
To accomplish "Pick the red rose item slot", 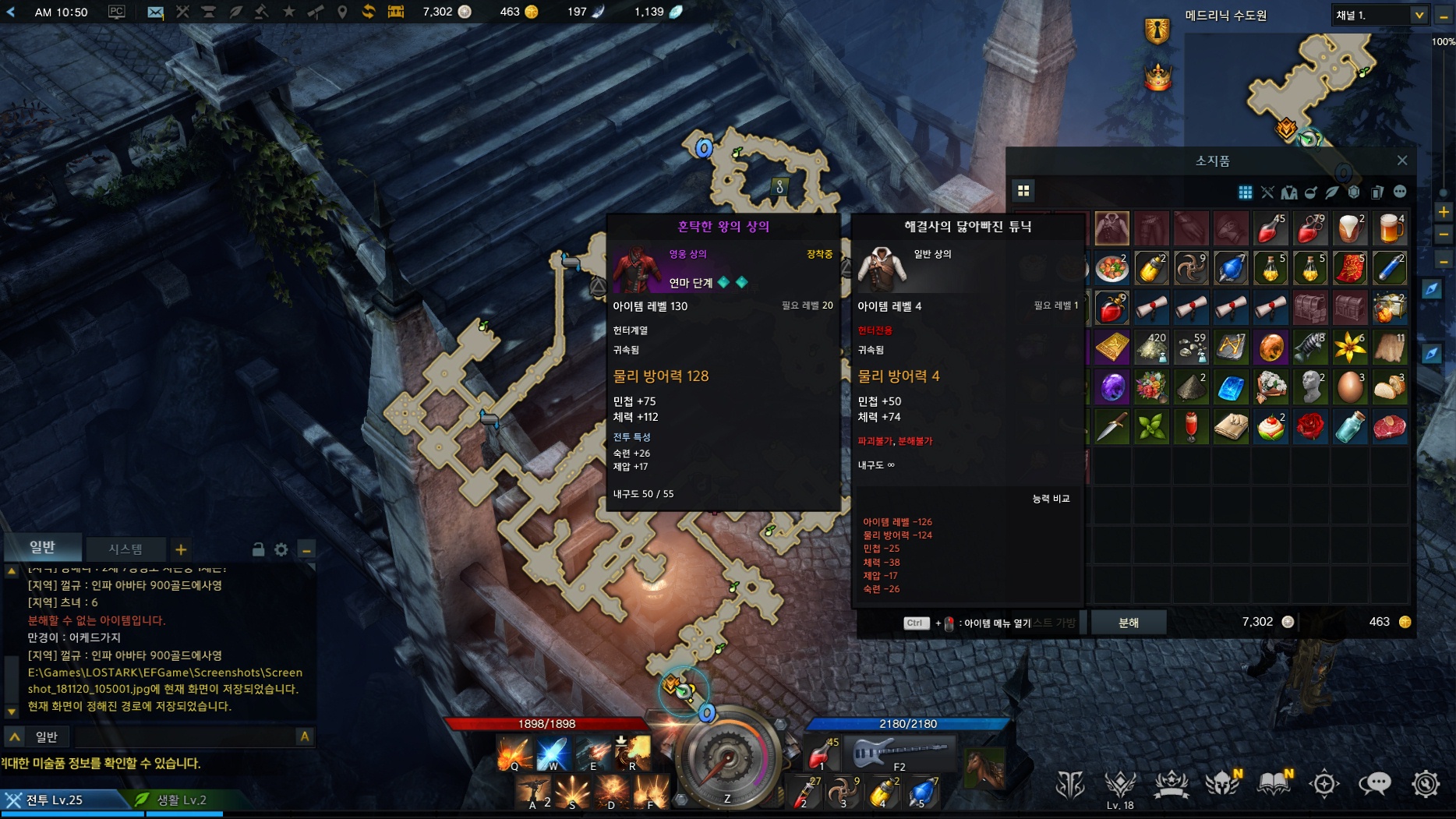I will pyautogui.click(x=1310, y=427).
